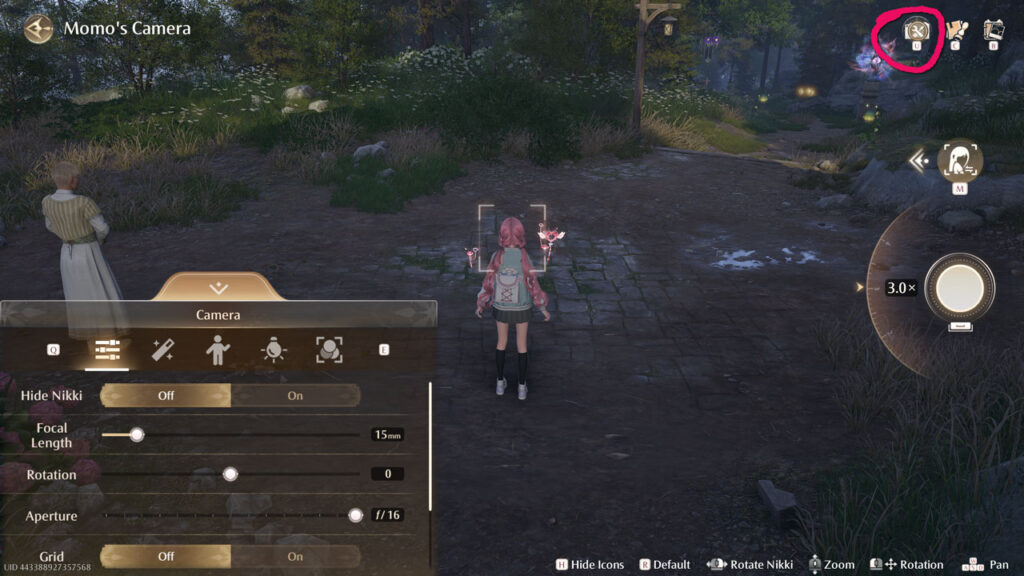Click the Focal Length slider handle
Screen dimensions: 1024x576
click(137, 435)
